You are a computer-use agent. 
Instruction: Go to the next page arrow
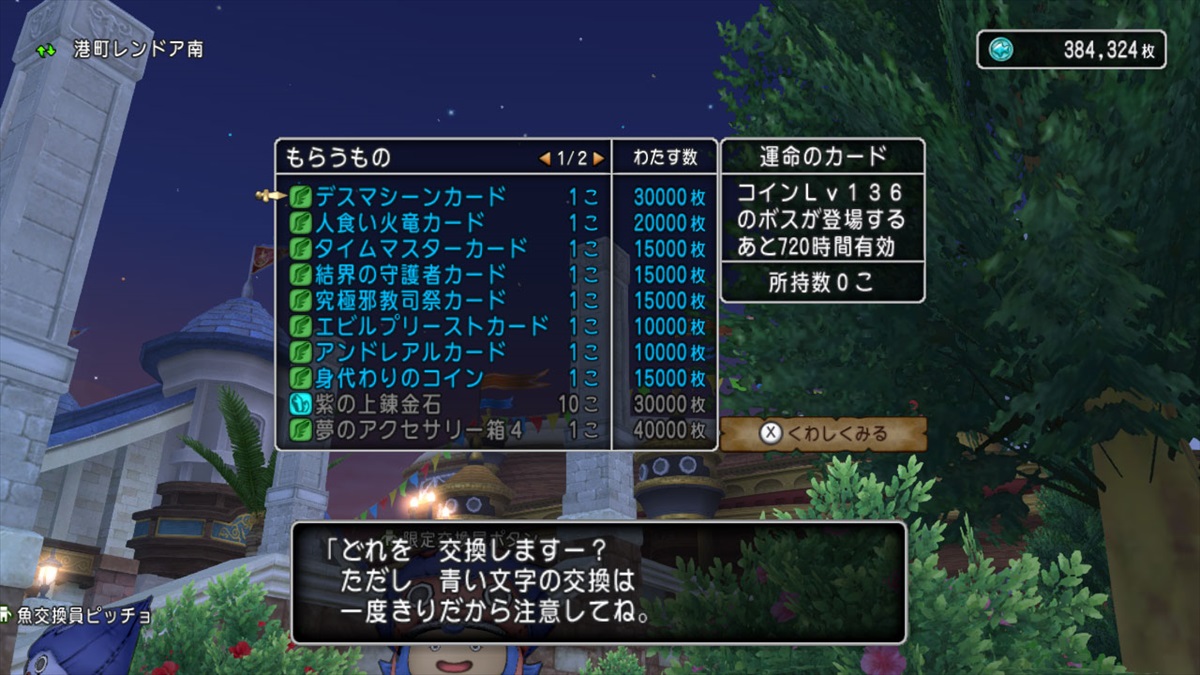(x=598, y=158)
